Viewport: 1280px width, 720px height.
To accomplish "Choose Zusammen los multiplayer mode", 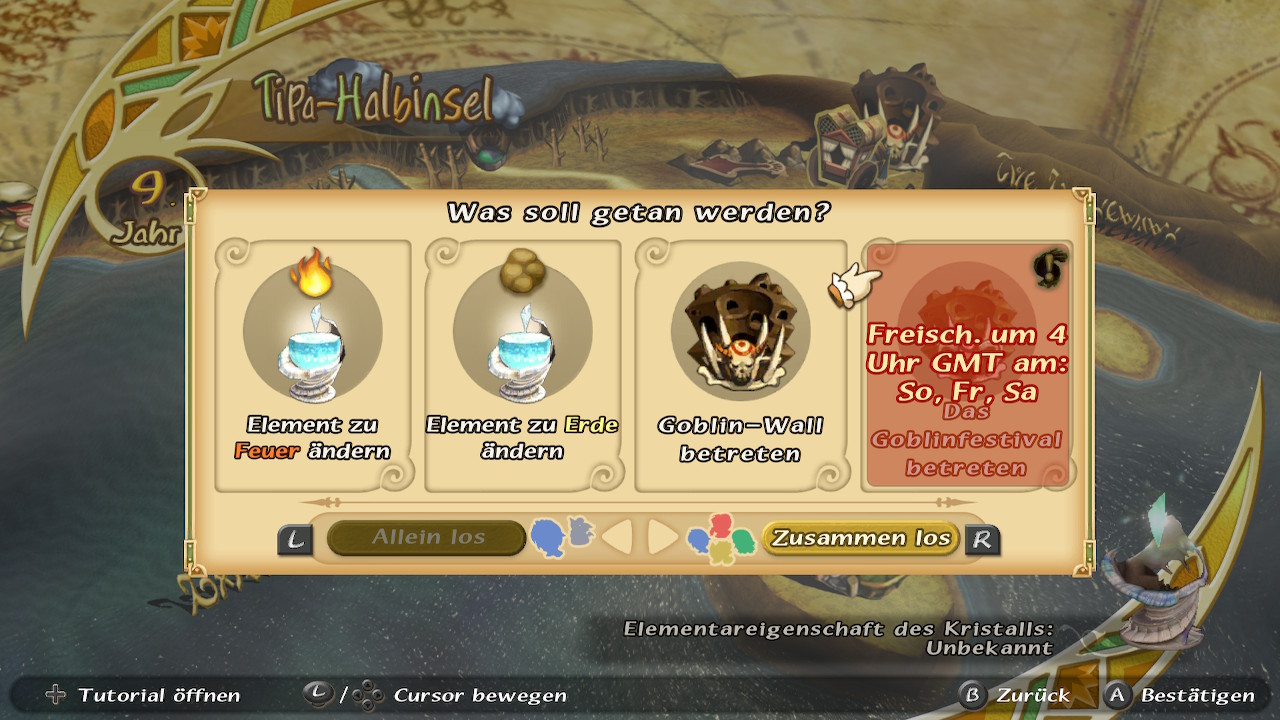I will pos(860,538).
